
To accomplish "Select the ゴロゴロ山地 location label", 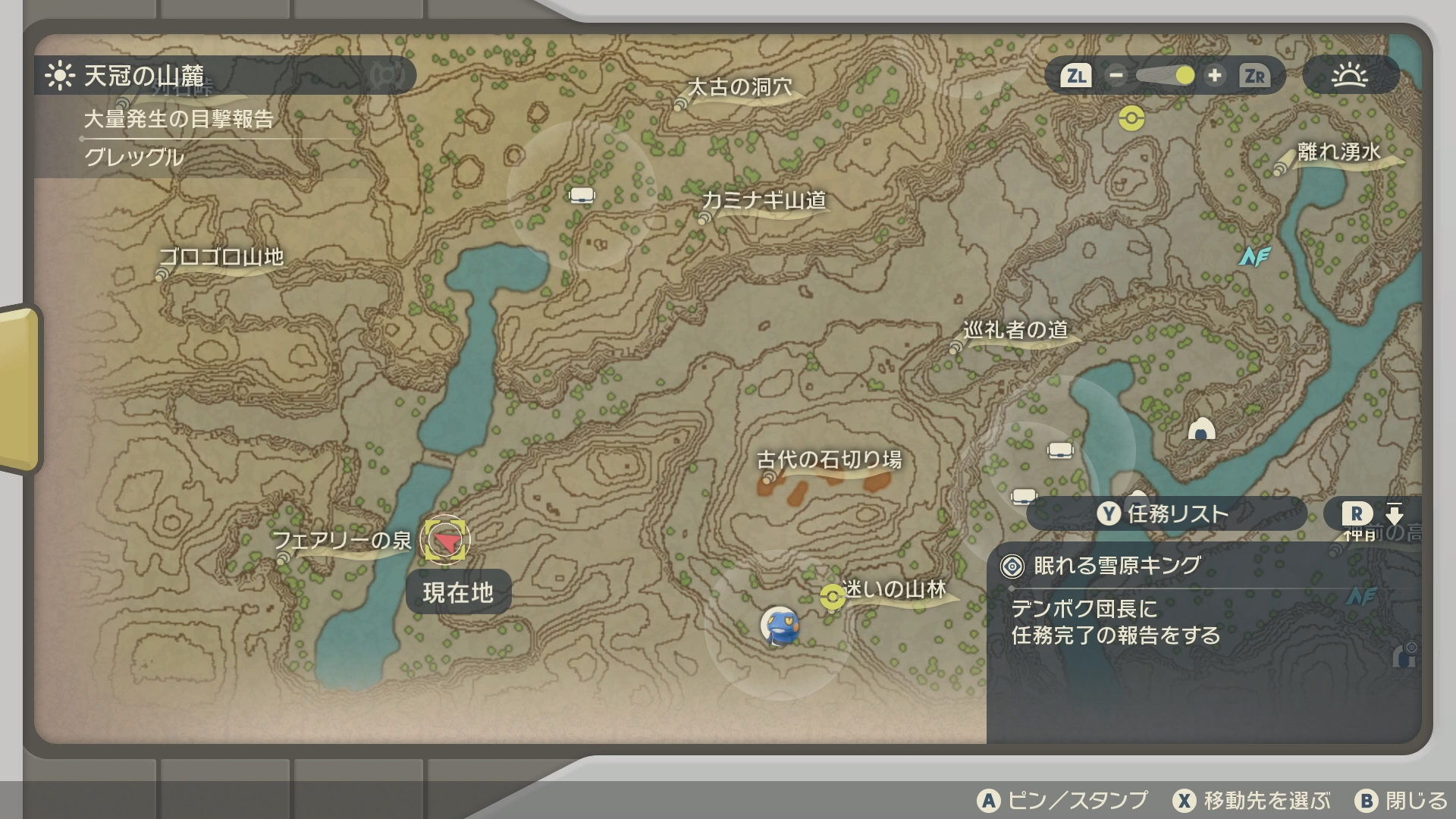I will [221, 257].
